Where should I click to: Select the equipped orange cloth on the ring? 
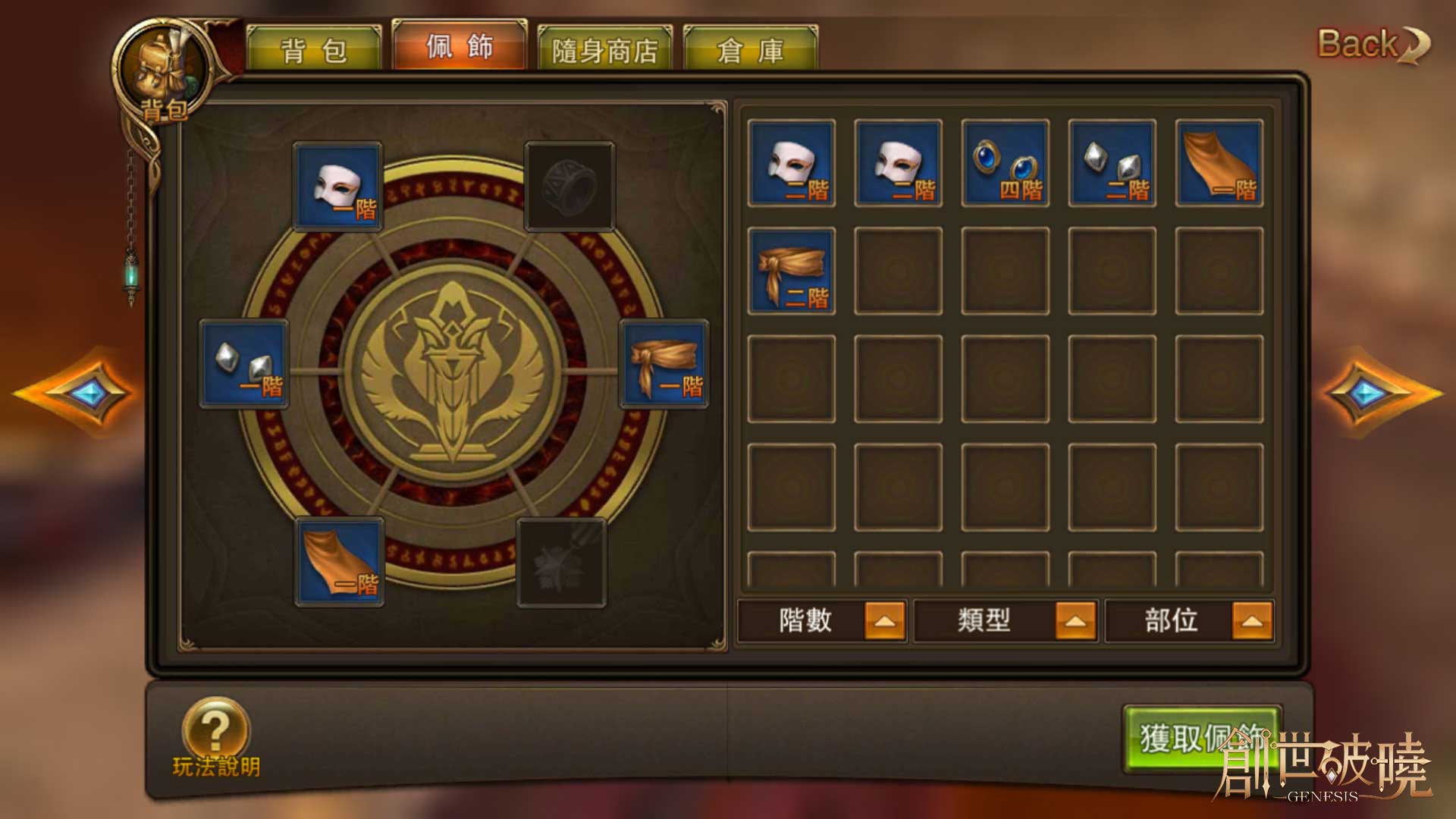click(x=339, y=562)
